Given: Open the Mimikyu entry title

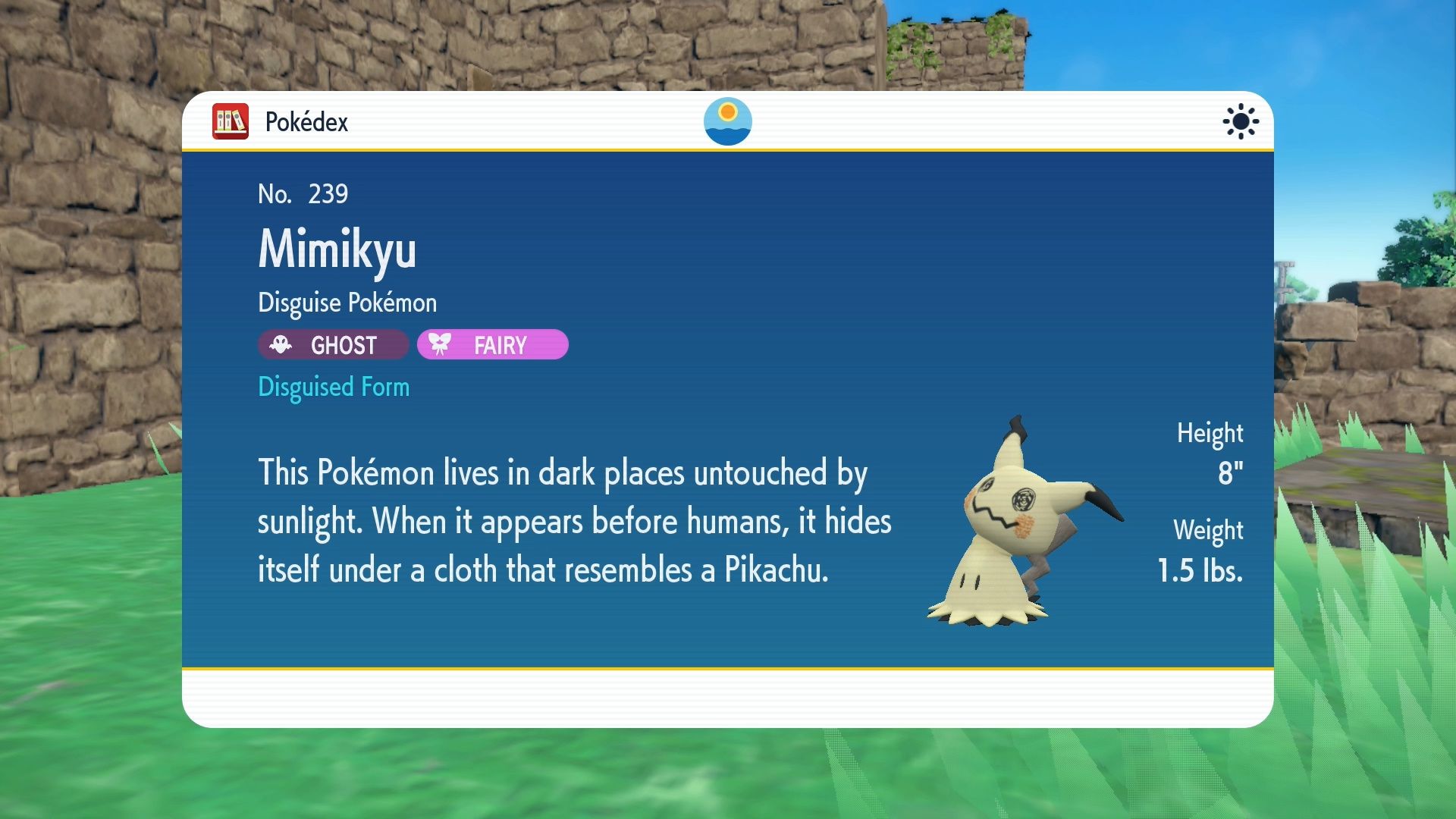Looking at the screenshot, I should coord(338,252).
